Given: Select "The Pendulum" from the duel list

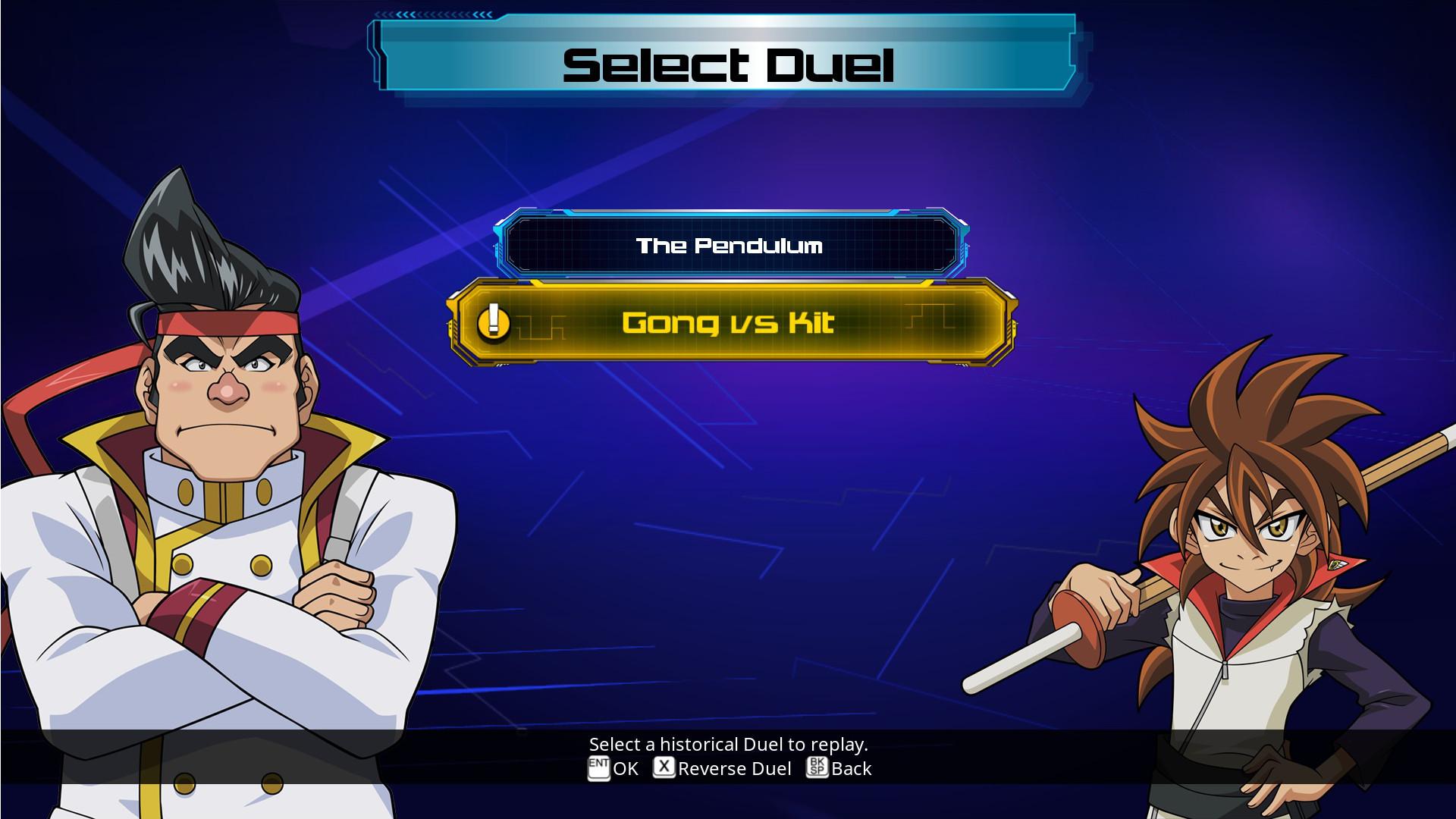Looking at the screenshot, I should tap(730, 246).
